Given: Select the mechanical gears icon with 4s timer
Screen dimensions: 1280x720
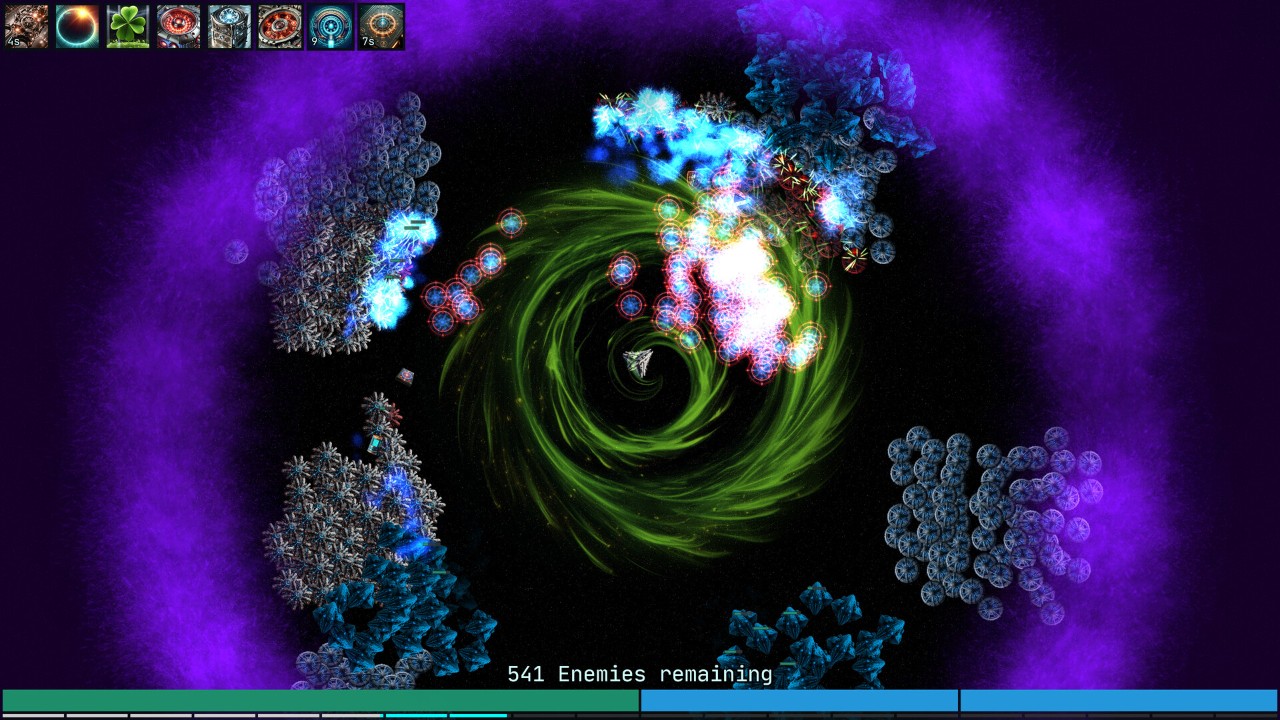Looking at the screenshot, I should [27, 27].
